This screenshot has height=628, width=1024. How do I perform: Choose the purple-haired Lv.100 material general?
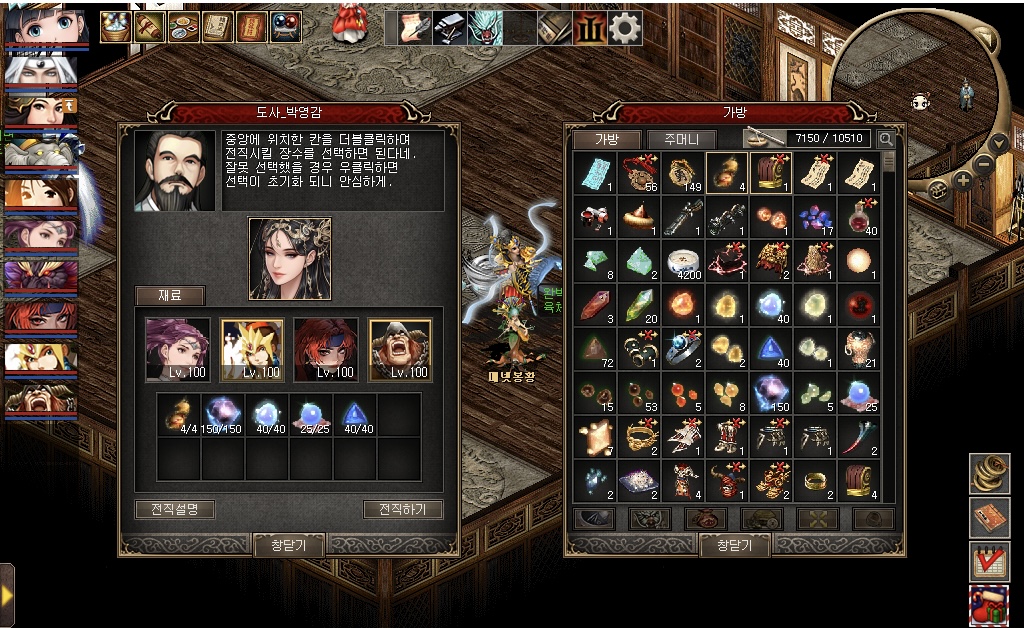tap(178, 350)
